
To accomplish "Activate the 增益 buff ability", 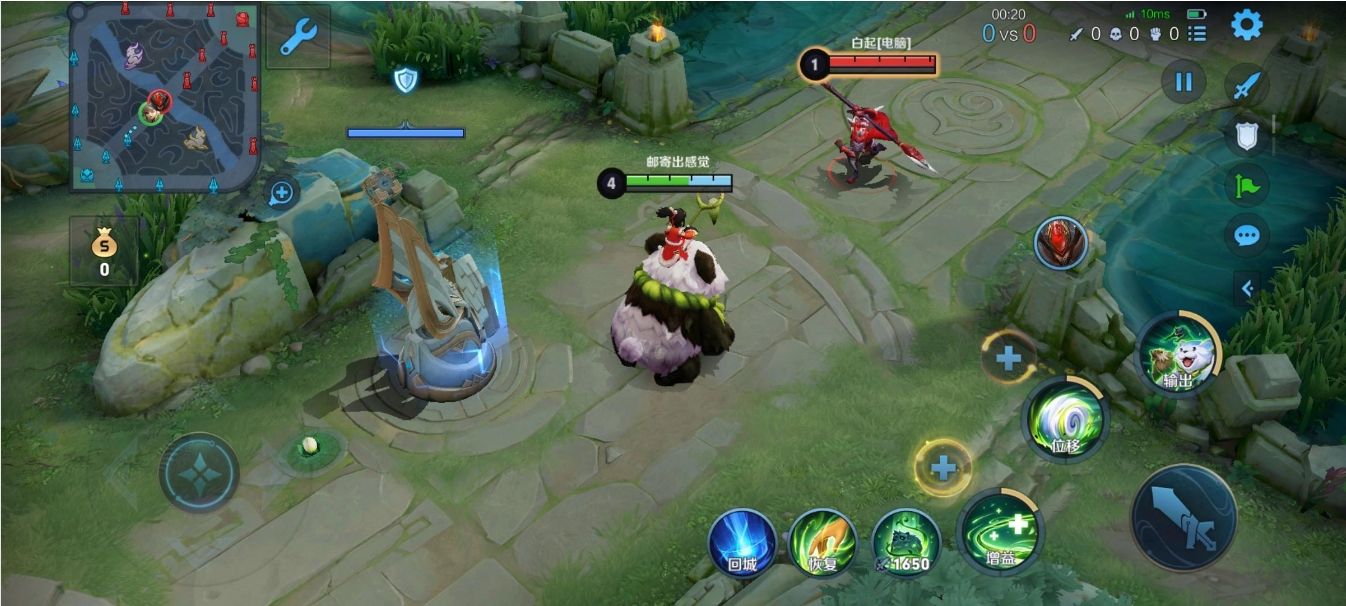I will tap(1000, 532).
